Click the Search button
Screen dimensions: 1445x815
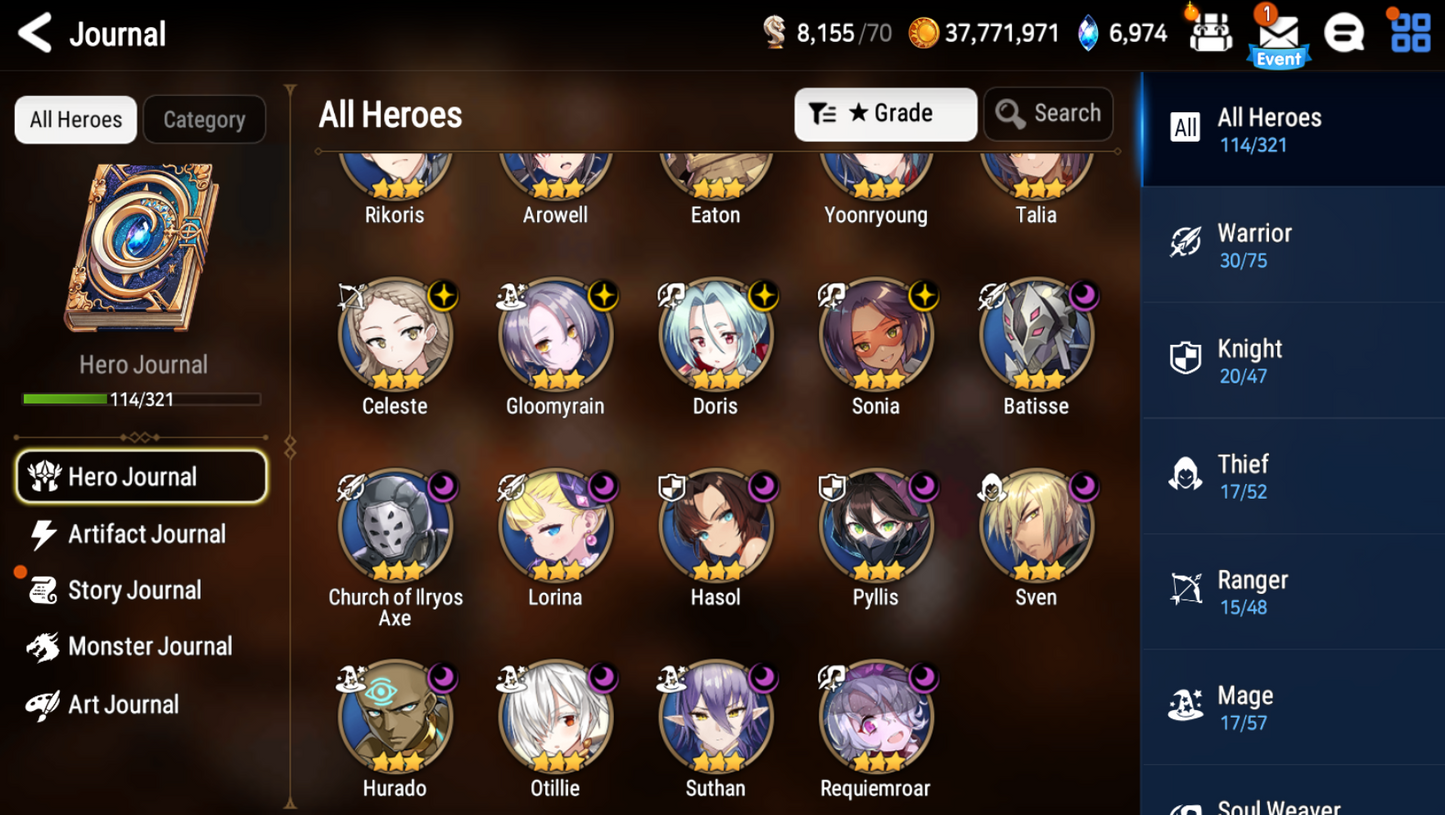1048,114
